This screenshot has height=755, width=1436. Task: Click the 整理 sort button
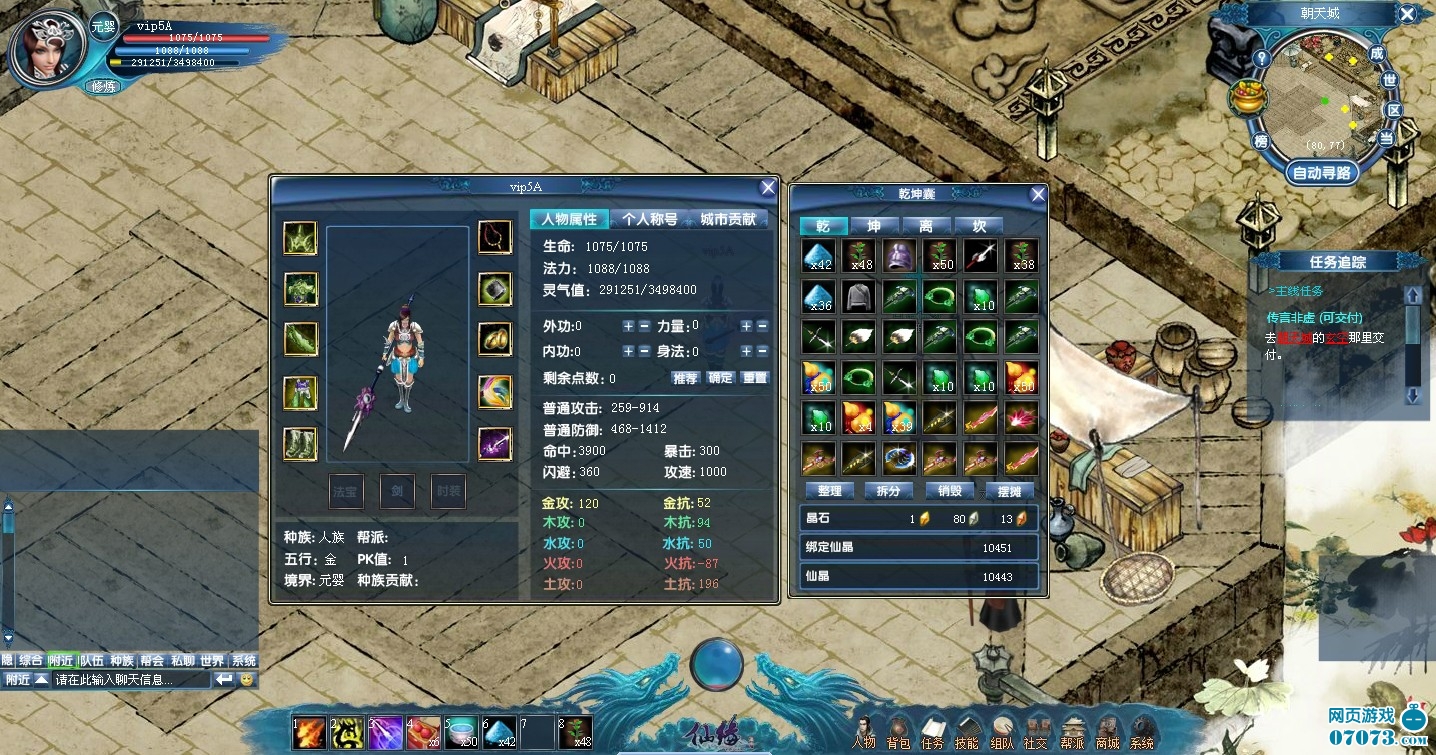pos(829,491)
